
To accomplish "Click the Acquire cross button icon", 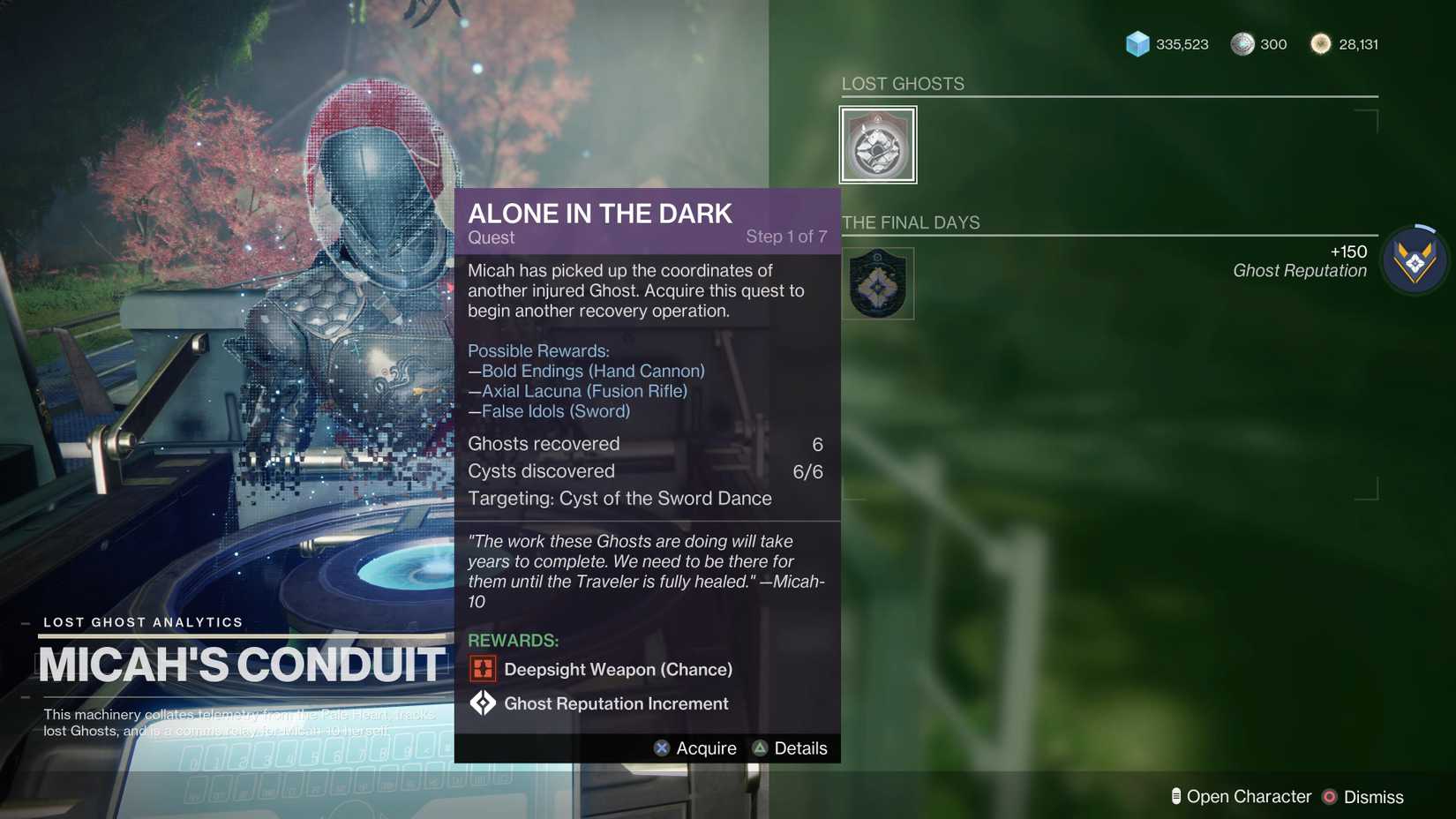I will click(661, 748).
